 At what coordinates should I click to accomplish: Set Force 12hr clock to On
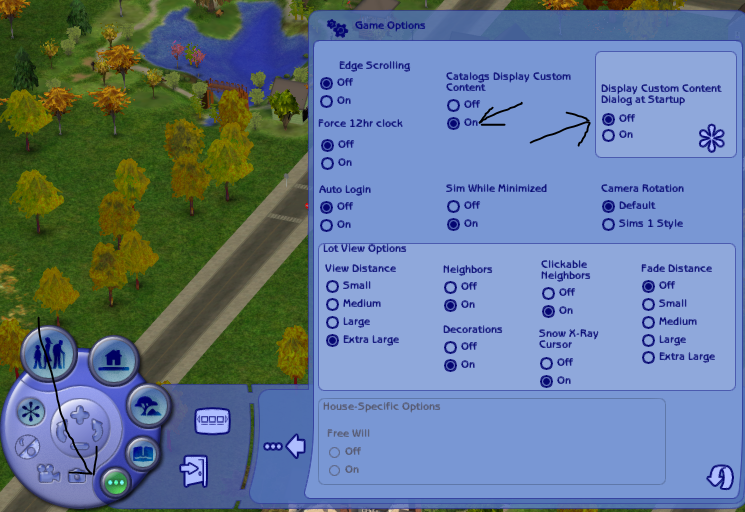tap(326, 162)
